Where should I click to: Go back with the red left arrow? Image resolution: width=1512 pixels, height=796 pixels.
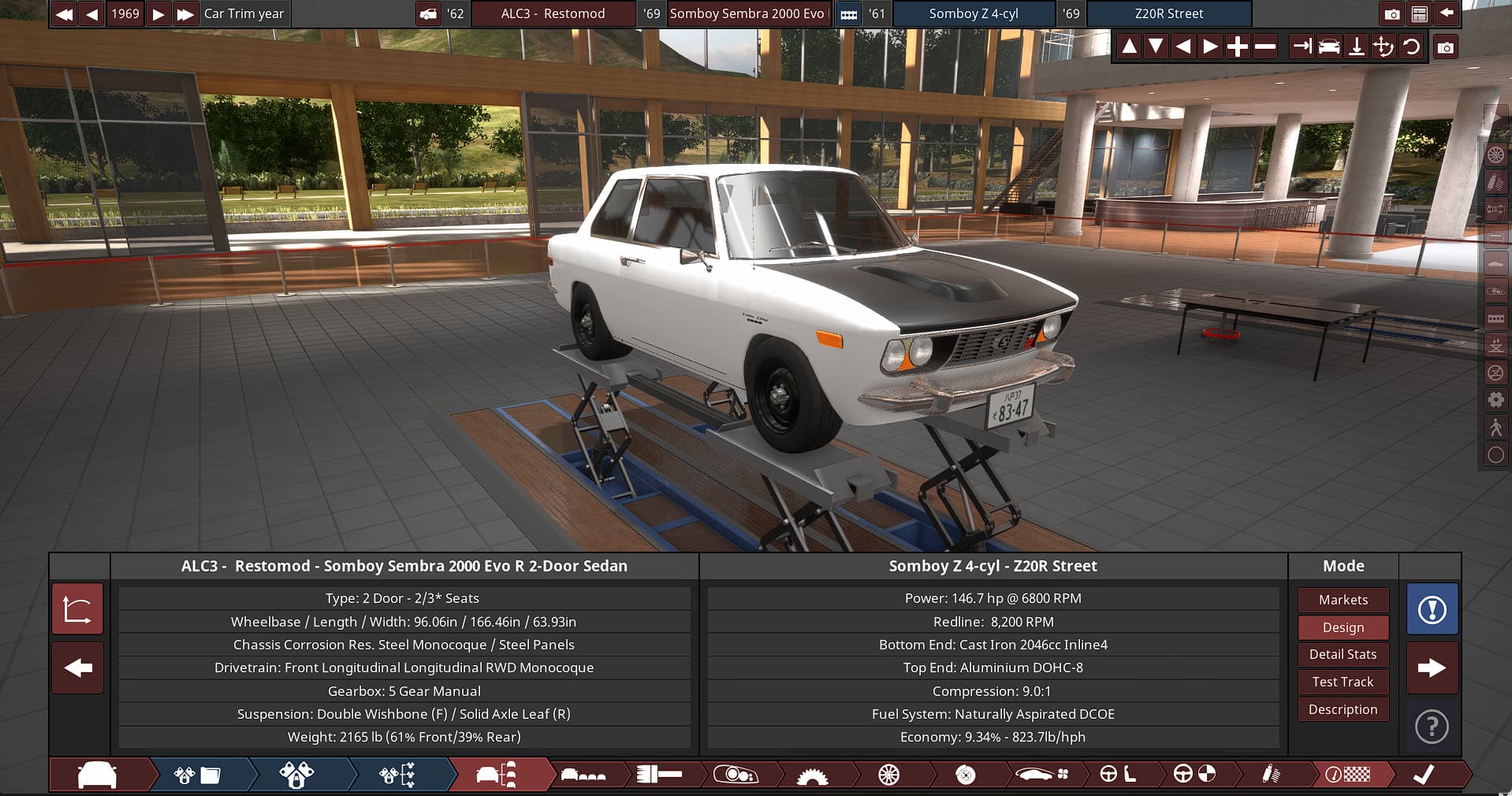click(x=77, y=668)
